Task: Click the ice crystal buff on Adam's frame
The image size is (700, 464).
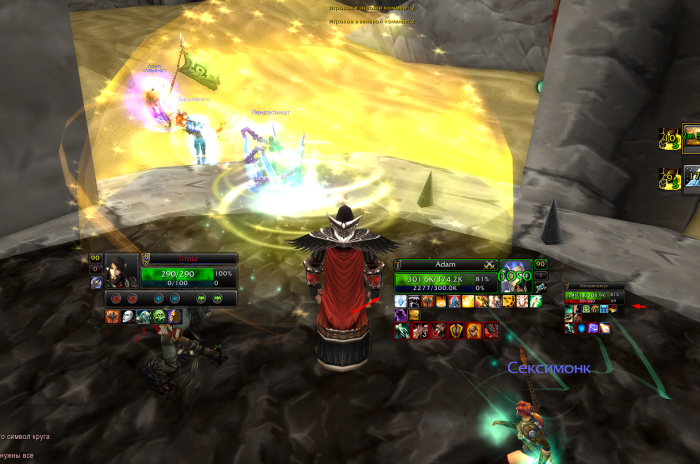Action: pyautogui.click(x=401, y=301)
